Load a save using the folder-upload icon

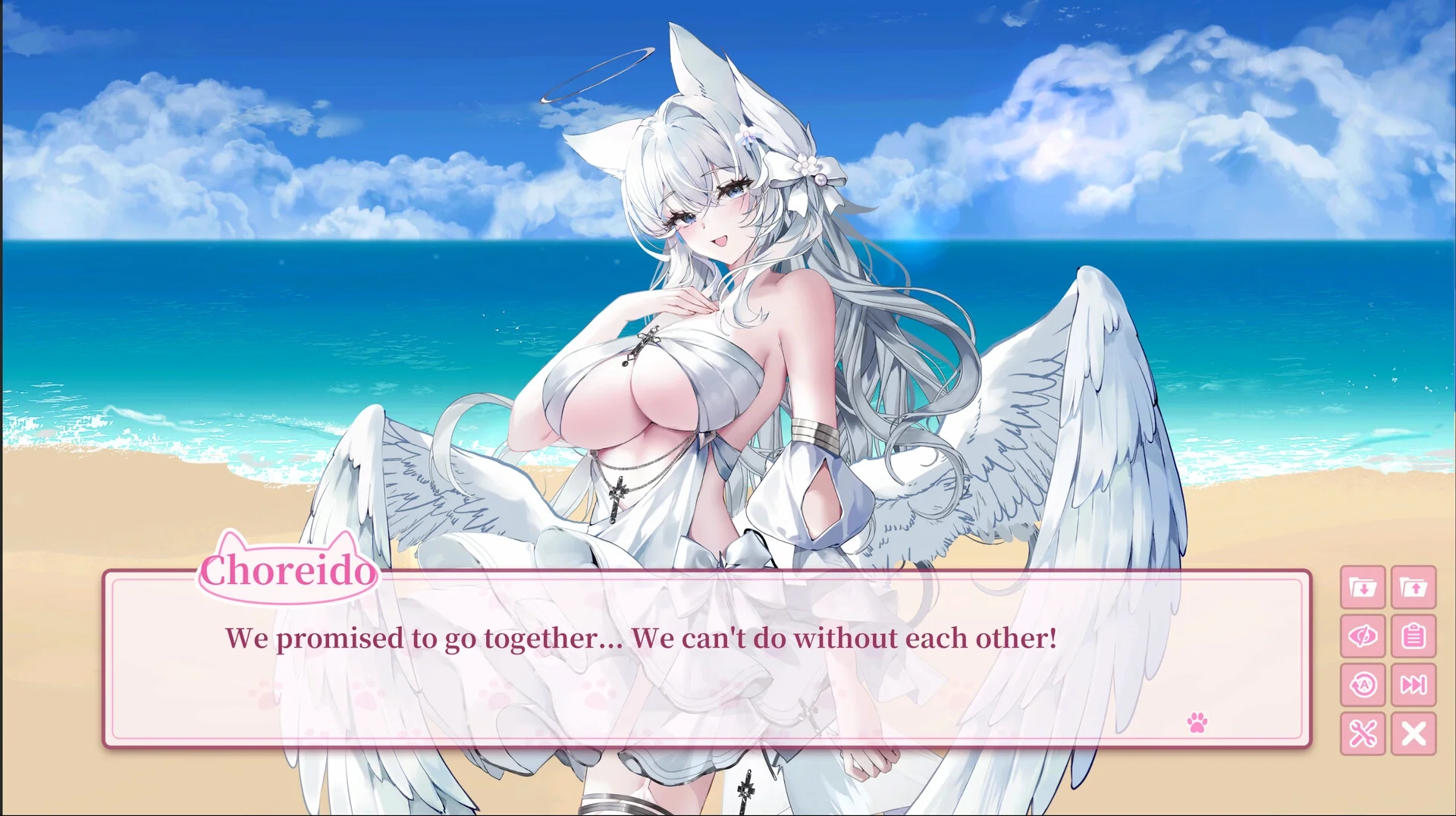tap(1414, 588)
